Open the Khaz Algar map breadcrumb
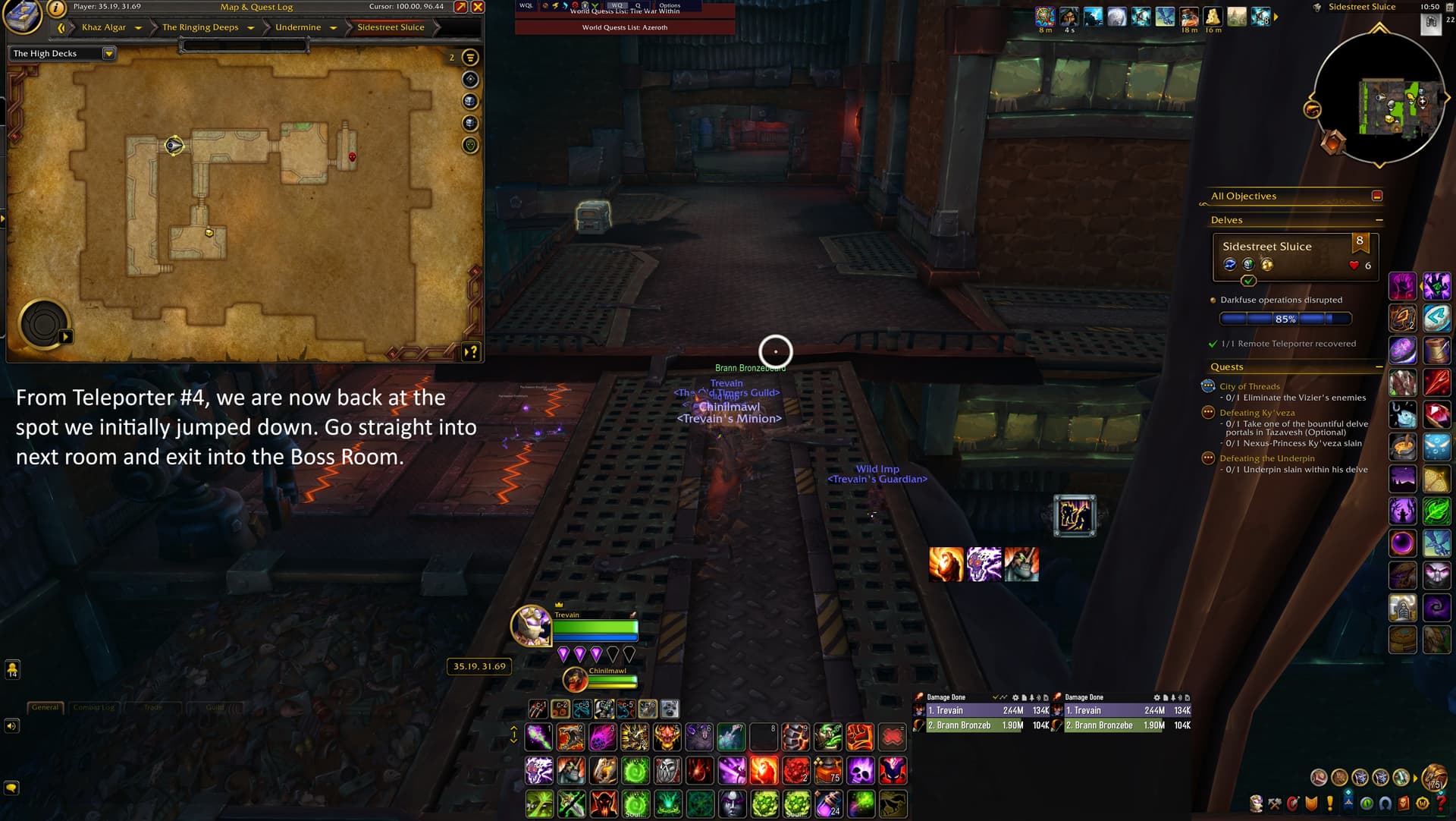The height and width of the screenshot is (821, 1456). click(104, 27)
